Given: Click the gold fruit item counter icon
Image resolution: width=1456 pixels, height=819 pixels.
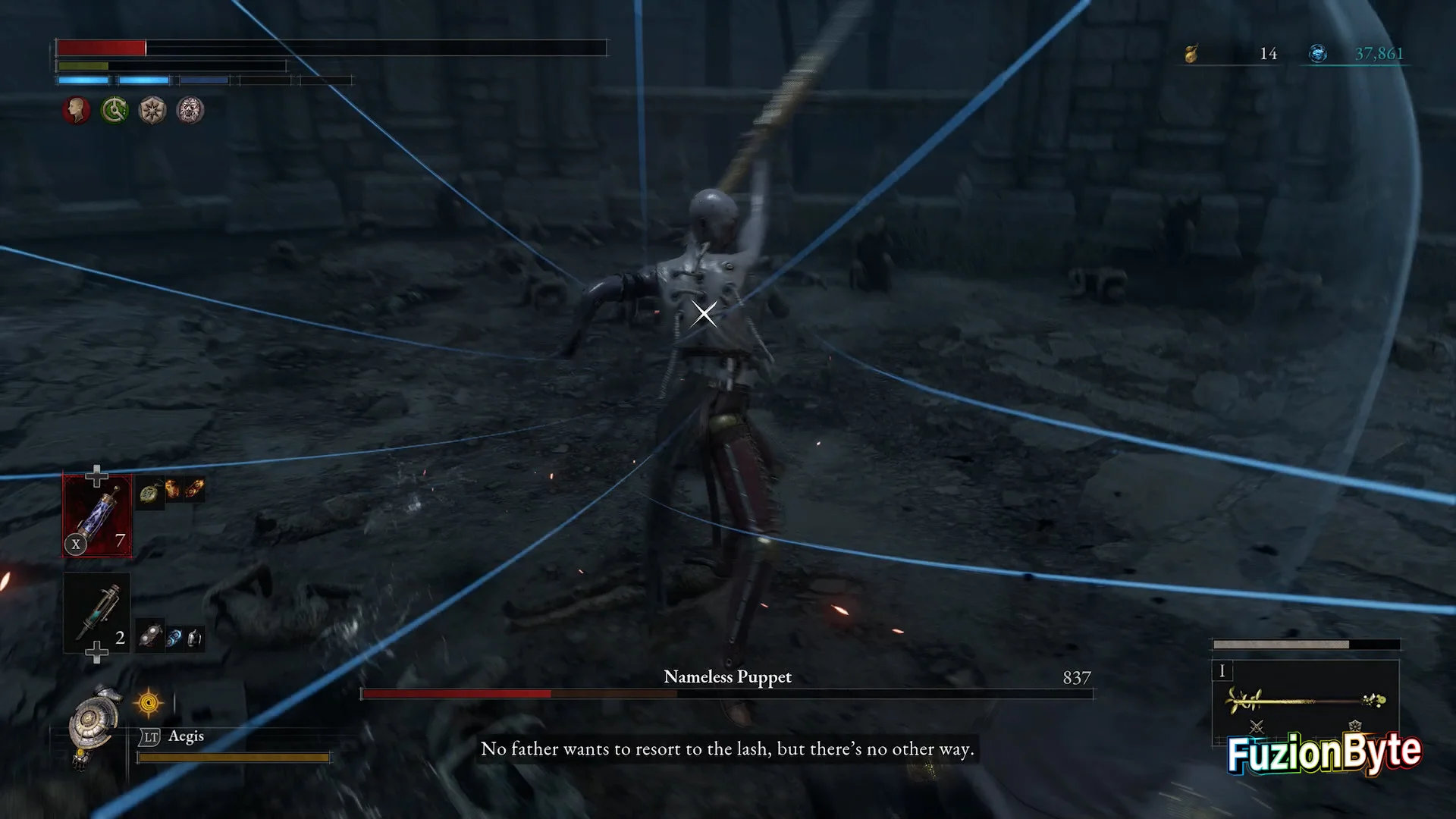Looking at the screenshot, I should [x=1191, y=54].
